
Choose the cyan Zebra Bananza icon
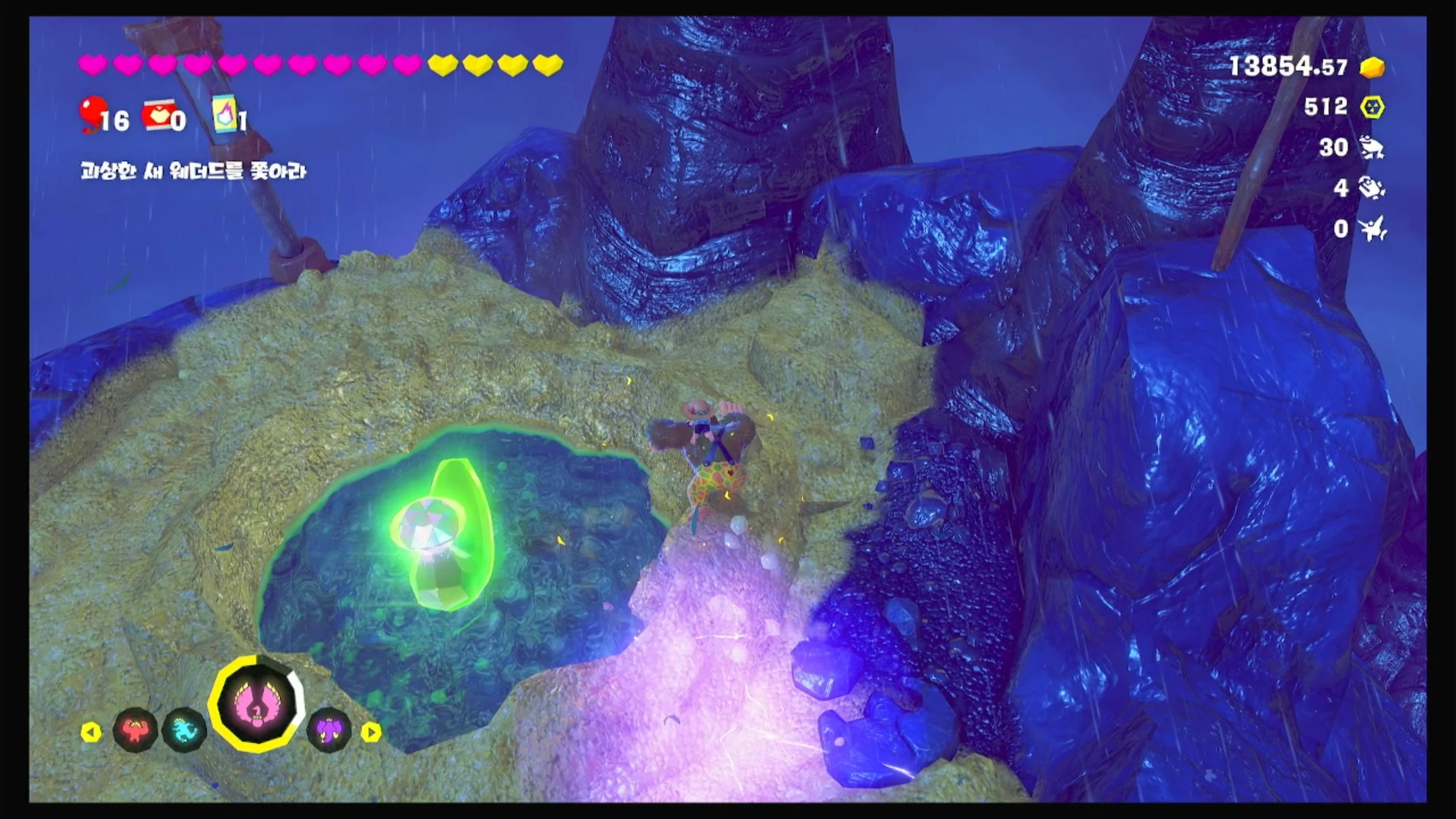click(184, 730)
